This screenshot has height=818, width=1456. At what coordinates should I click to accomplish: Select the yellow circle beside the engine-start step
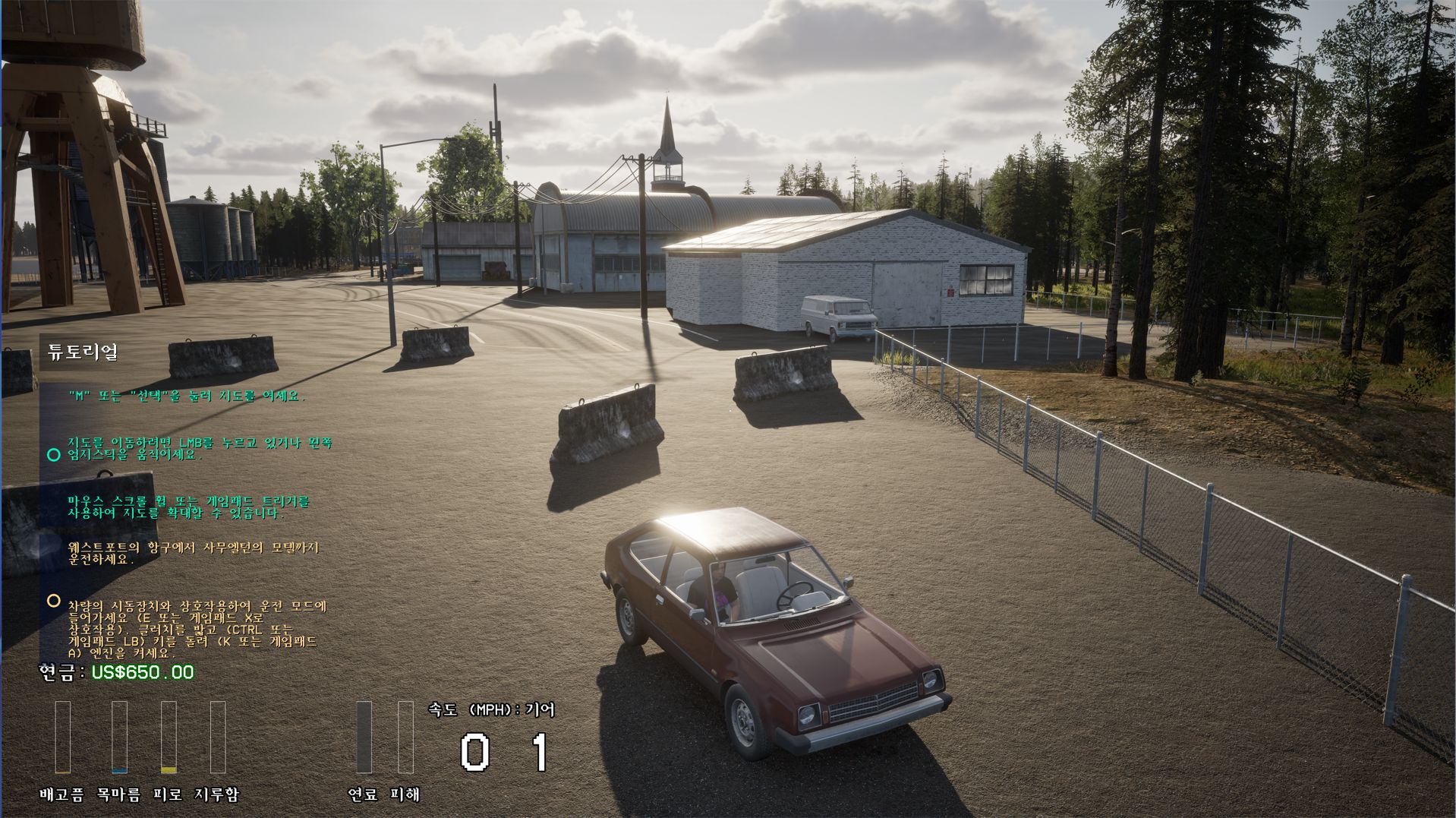click(x=53, y=601)
